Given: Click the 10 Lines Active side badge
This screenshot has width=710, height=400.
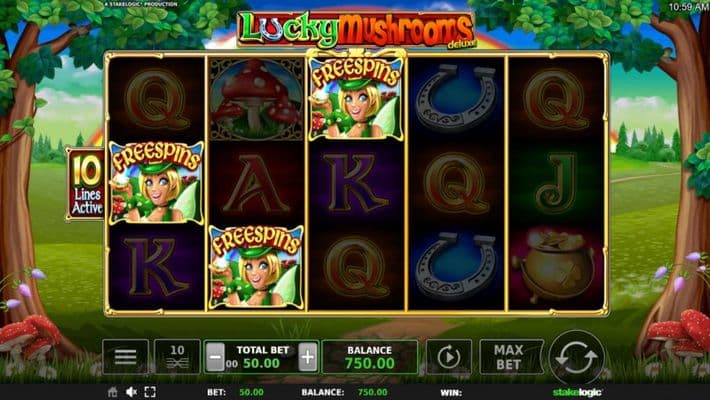Looking at the screenshot, I should [84, 182].
